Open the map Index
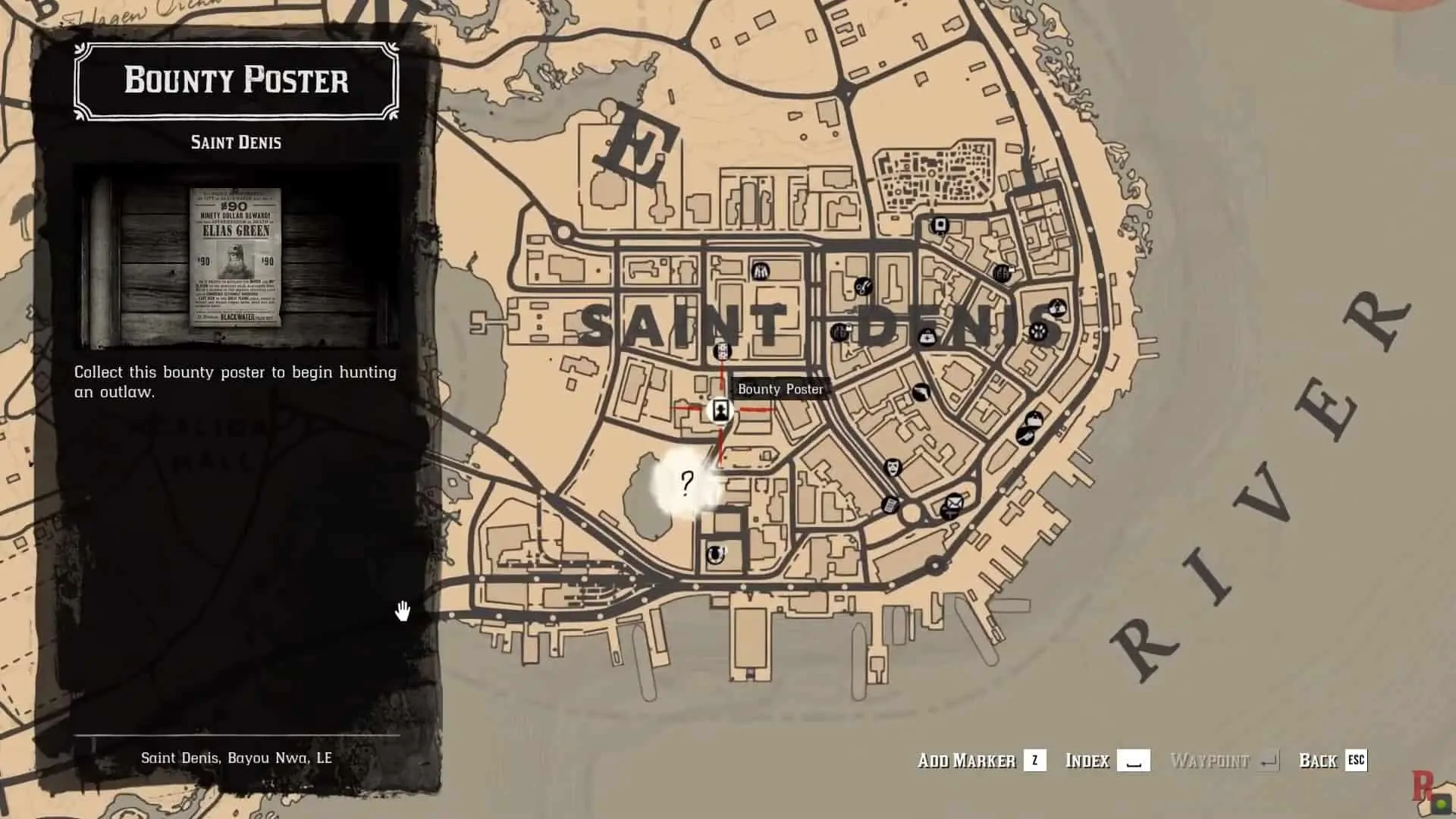Viewport: 1456px width, 819px height. point(1106,761)
